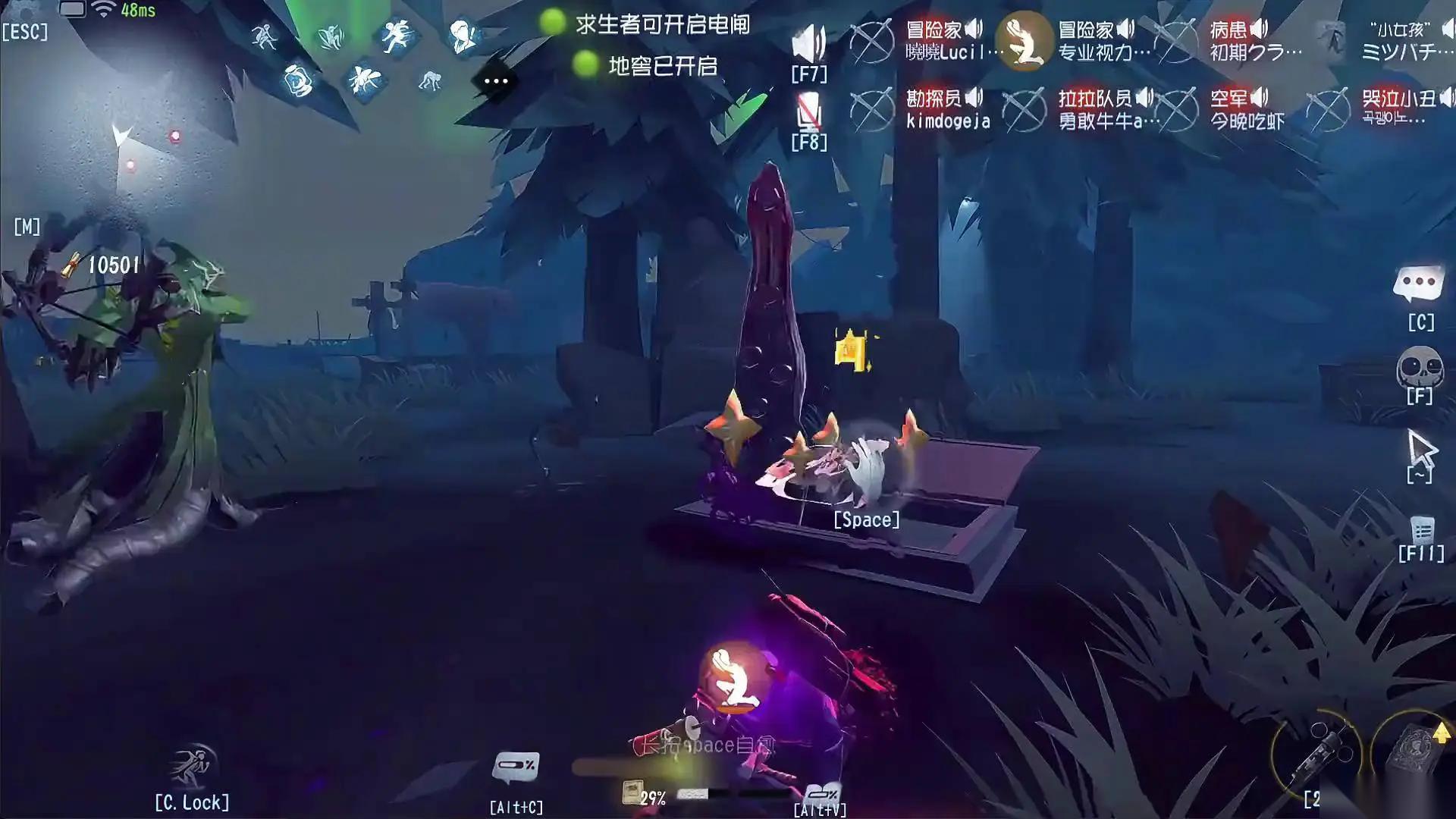Open the quick chat bubble
This screenshot has width=1456, height=819.
click(x=1418, y=285)
